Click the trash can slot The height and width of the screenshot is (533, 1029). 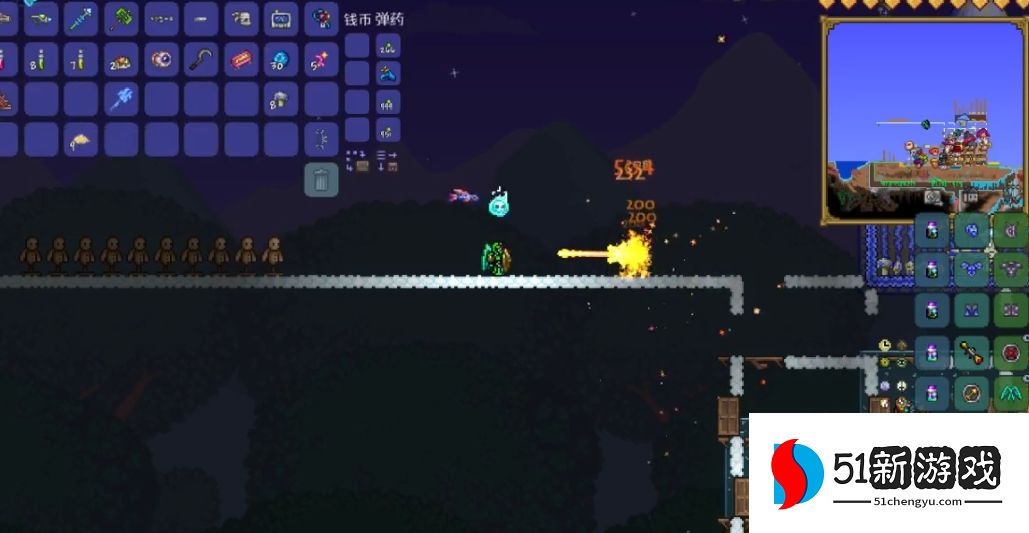(321, 180)
